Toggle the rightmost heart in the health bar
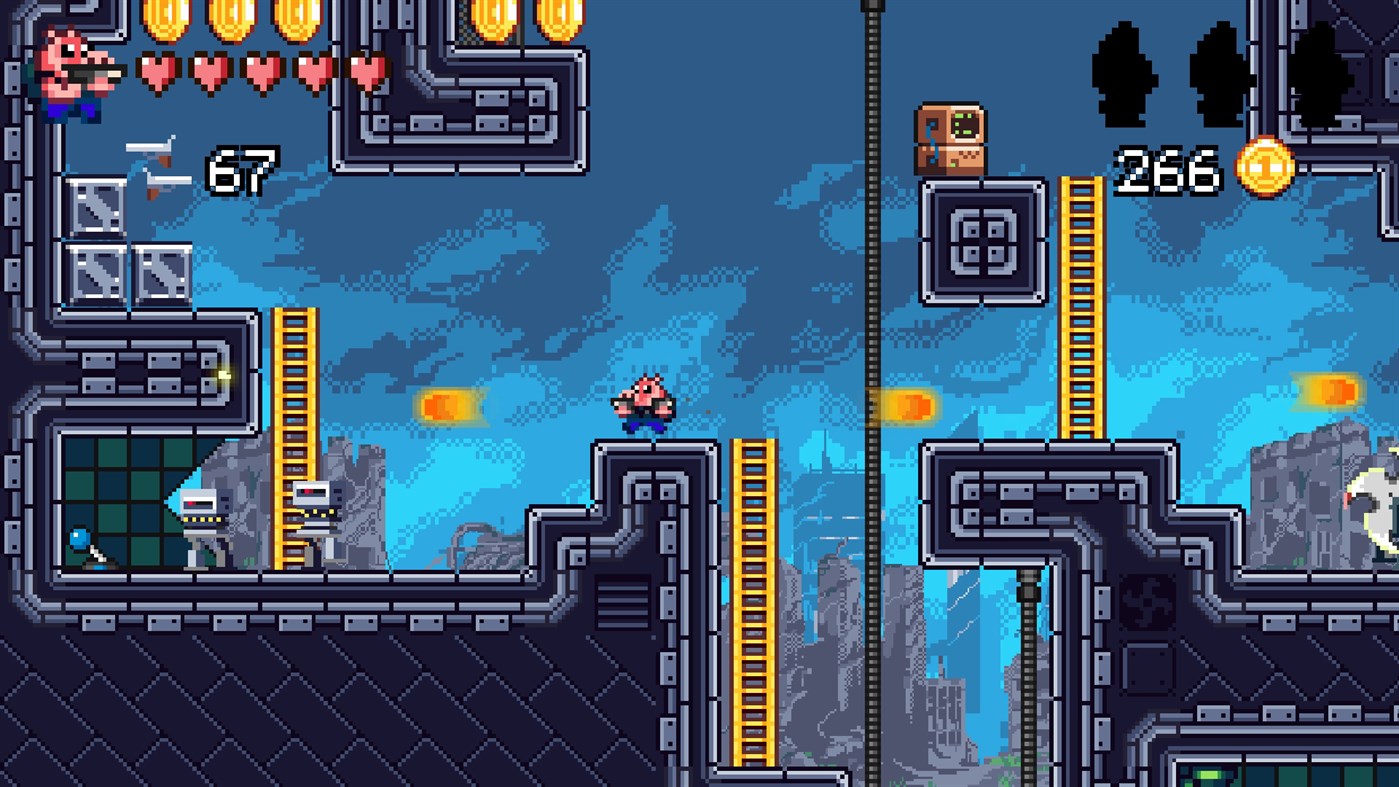Image resolution: width=1399 pixels, height=787 pixels. [x=368, y=72]
